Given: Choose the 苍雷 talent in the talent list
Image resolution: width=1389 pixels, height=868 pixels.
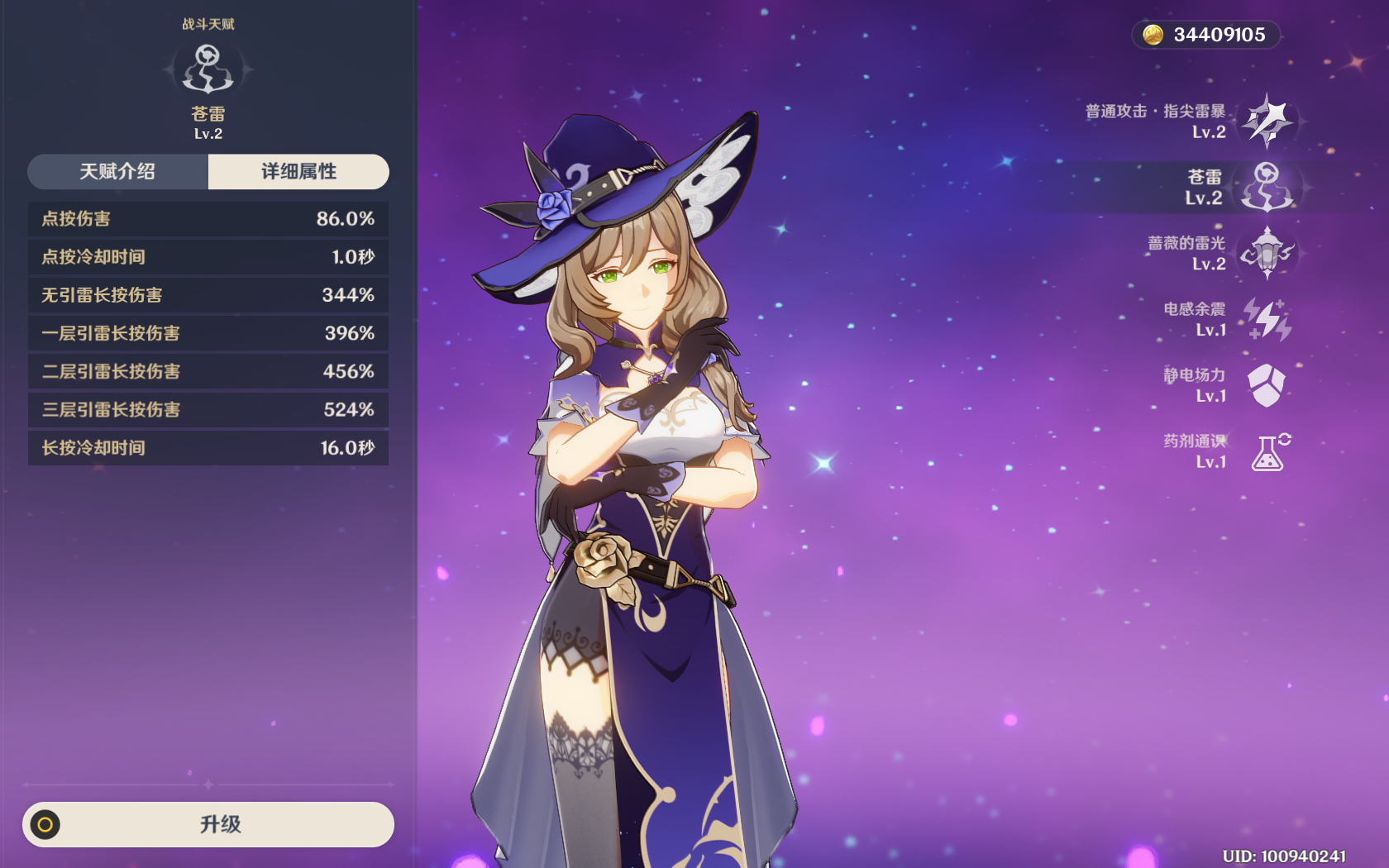Looking at the screenshot, I should tap(1267, 187).
